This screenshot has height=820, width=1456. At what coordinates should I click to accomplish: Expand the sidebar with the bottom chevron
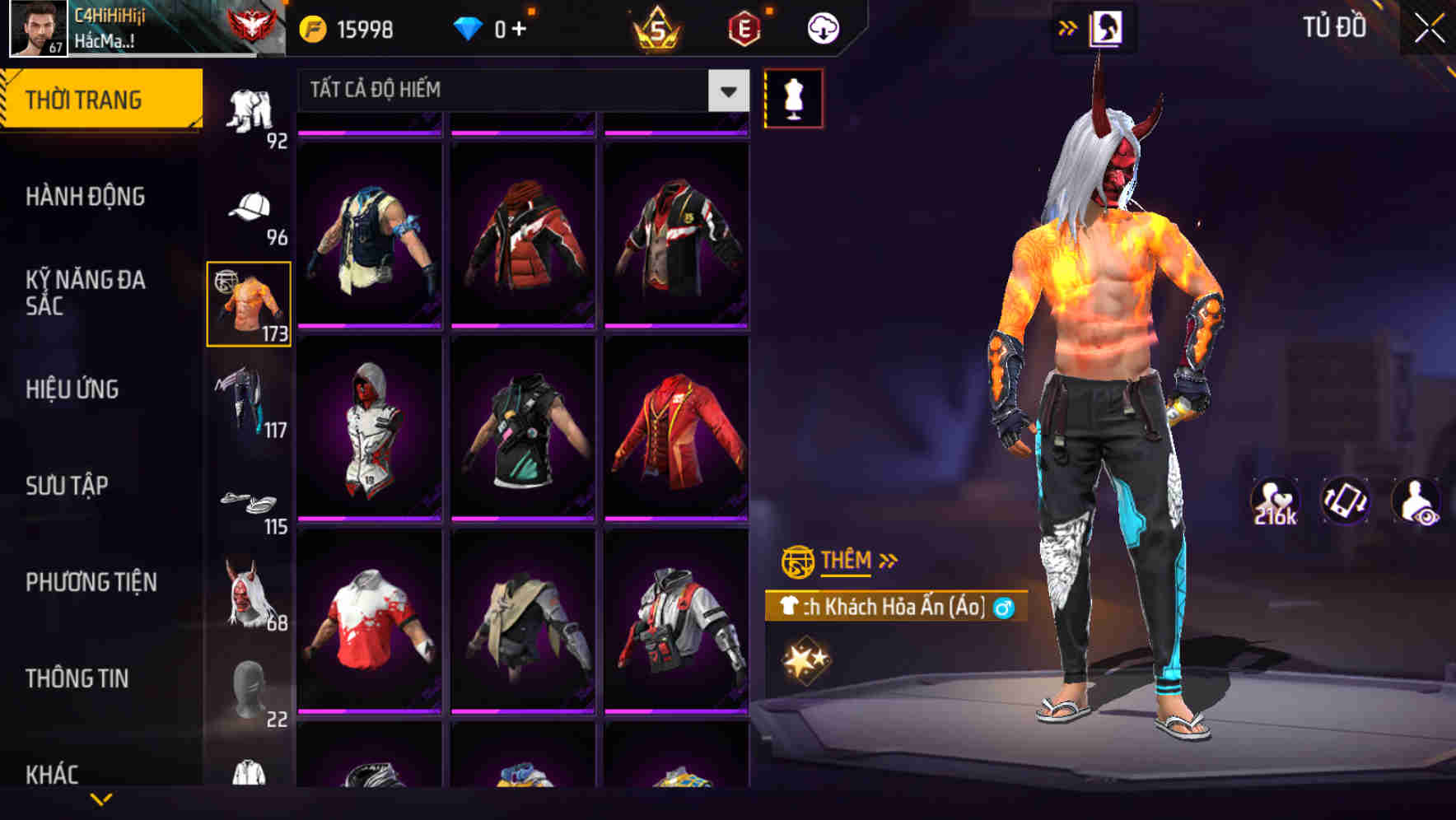(100, 800)
